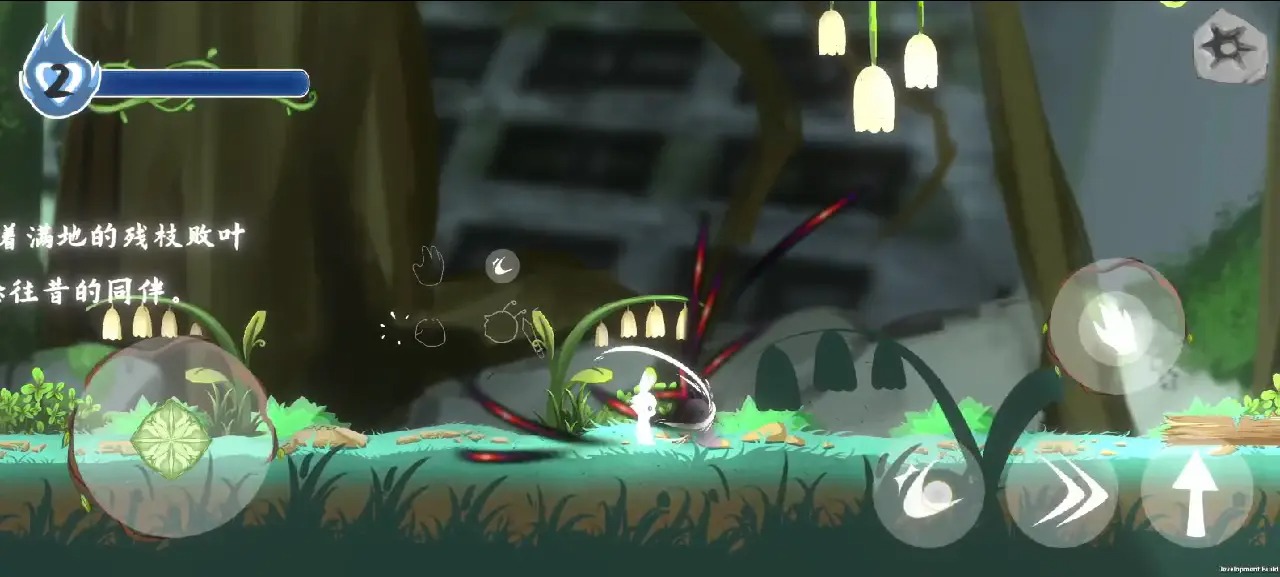
Task: Activate the claw attack button
Action: coord(1116,326)
